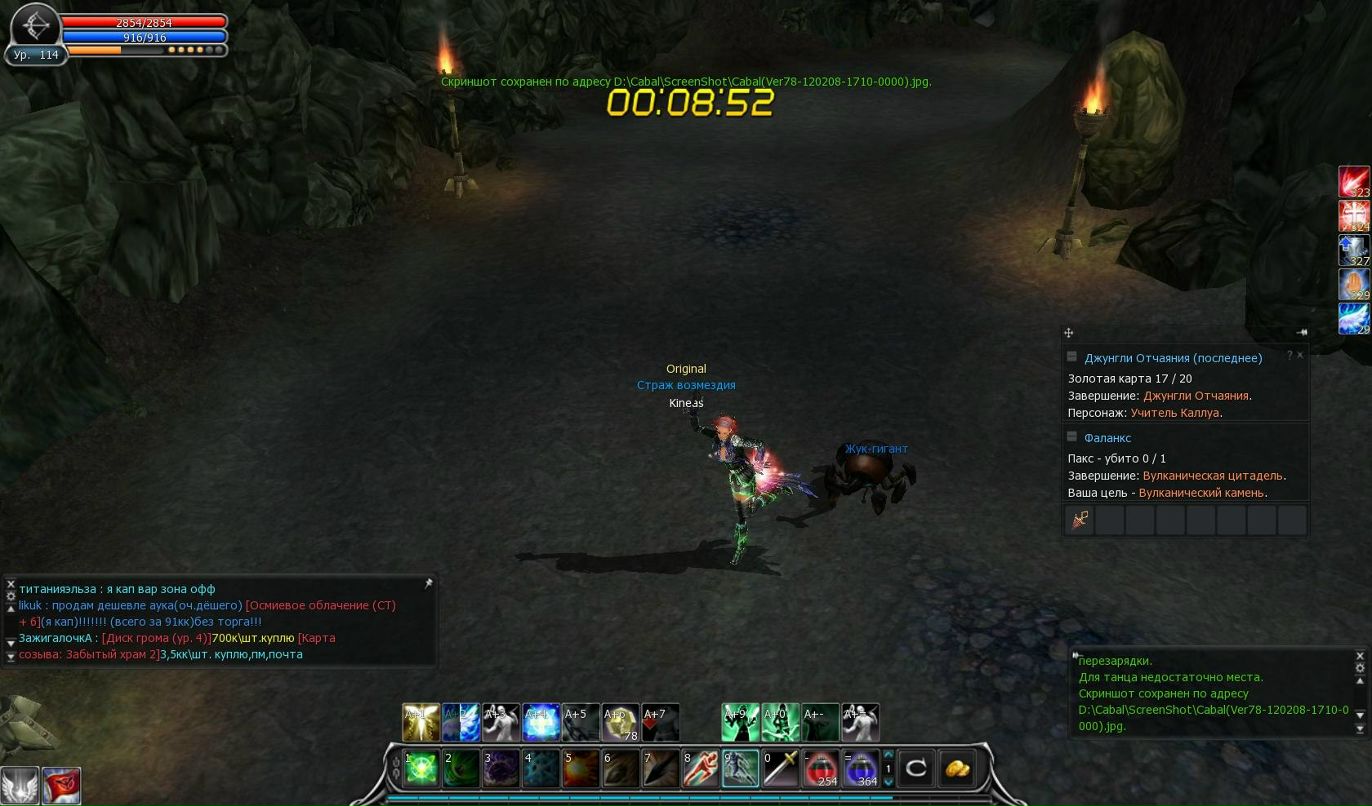Viewport: 1372px width, 806px height.
Task: Collapse the Фаланкс quest entry
Action: [1073, 437]
